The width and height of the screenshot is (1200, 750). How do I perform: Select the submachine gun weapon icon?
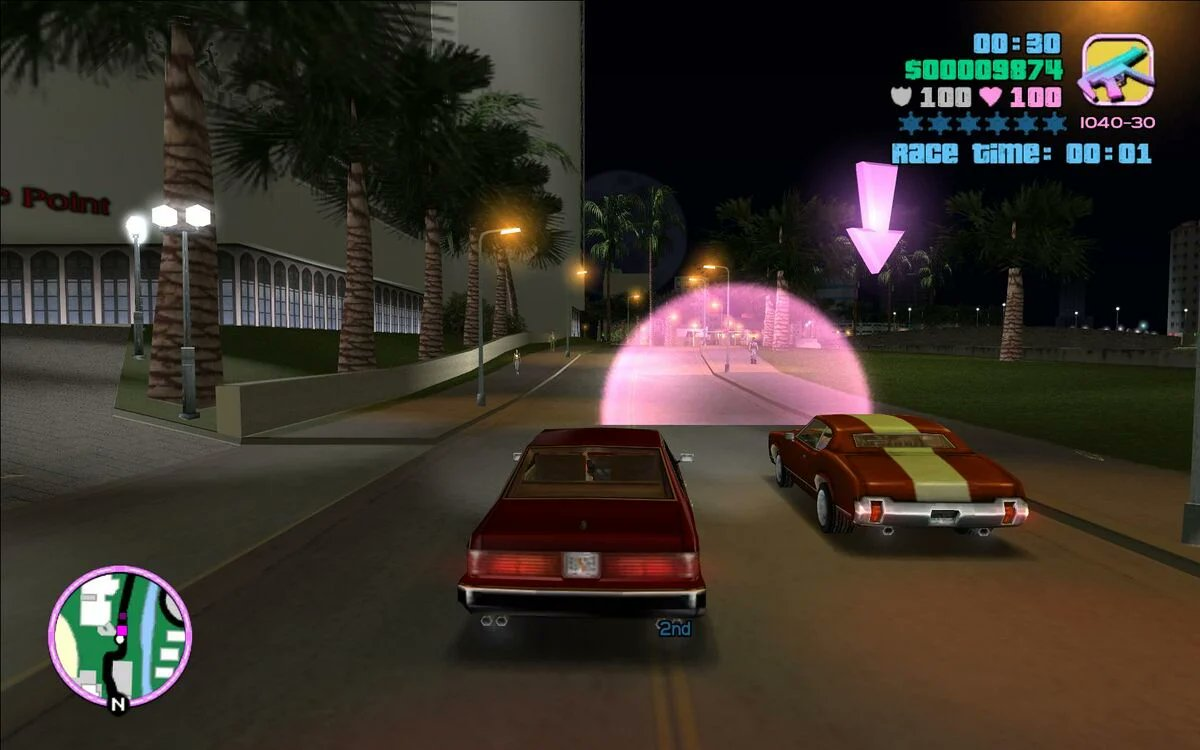pos(1117,70)
